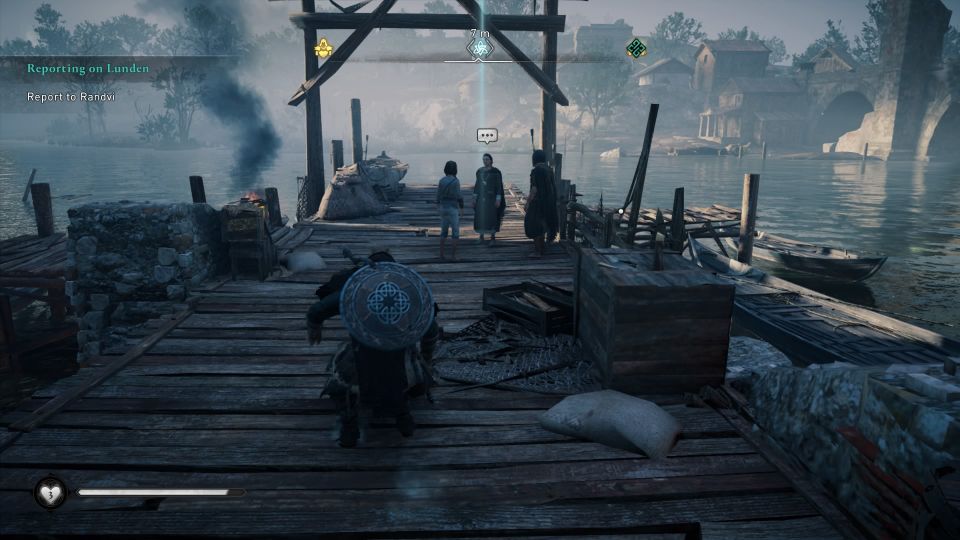The width and height of the screenshot is (960, 540).
Task: Click the speech bubble icon above the NPC
Action: (487, 136)
